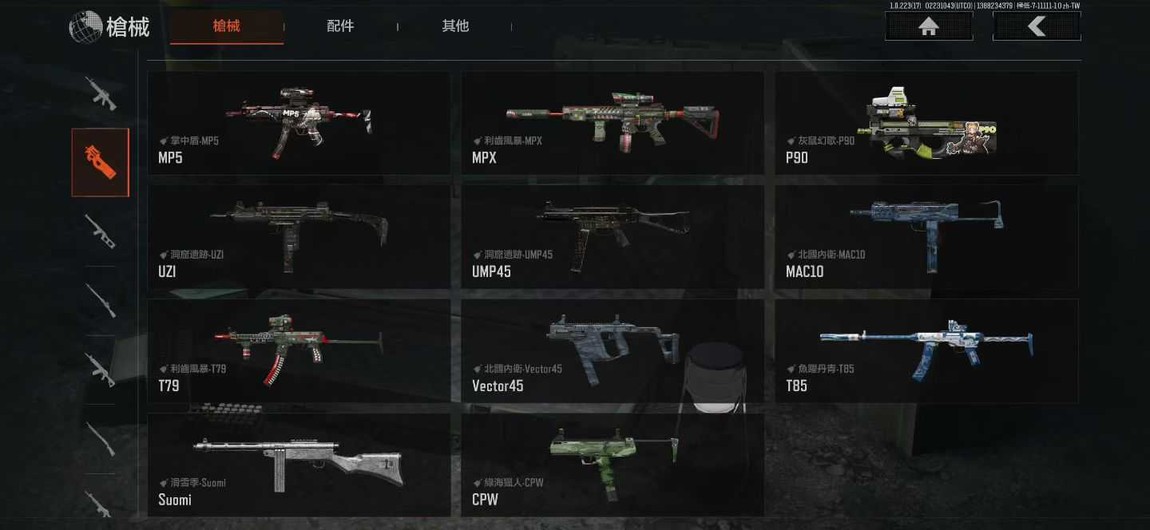Open the UMP45 weapon entry
Image resolution: width=1150 pixels, height=530 pixels.
[612, 237]
